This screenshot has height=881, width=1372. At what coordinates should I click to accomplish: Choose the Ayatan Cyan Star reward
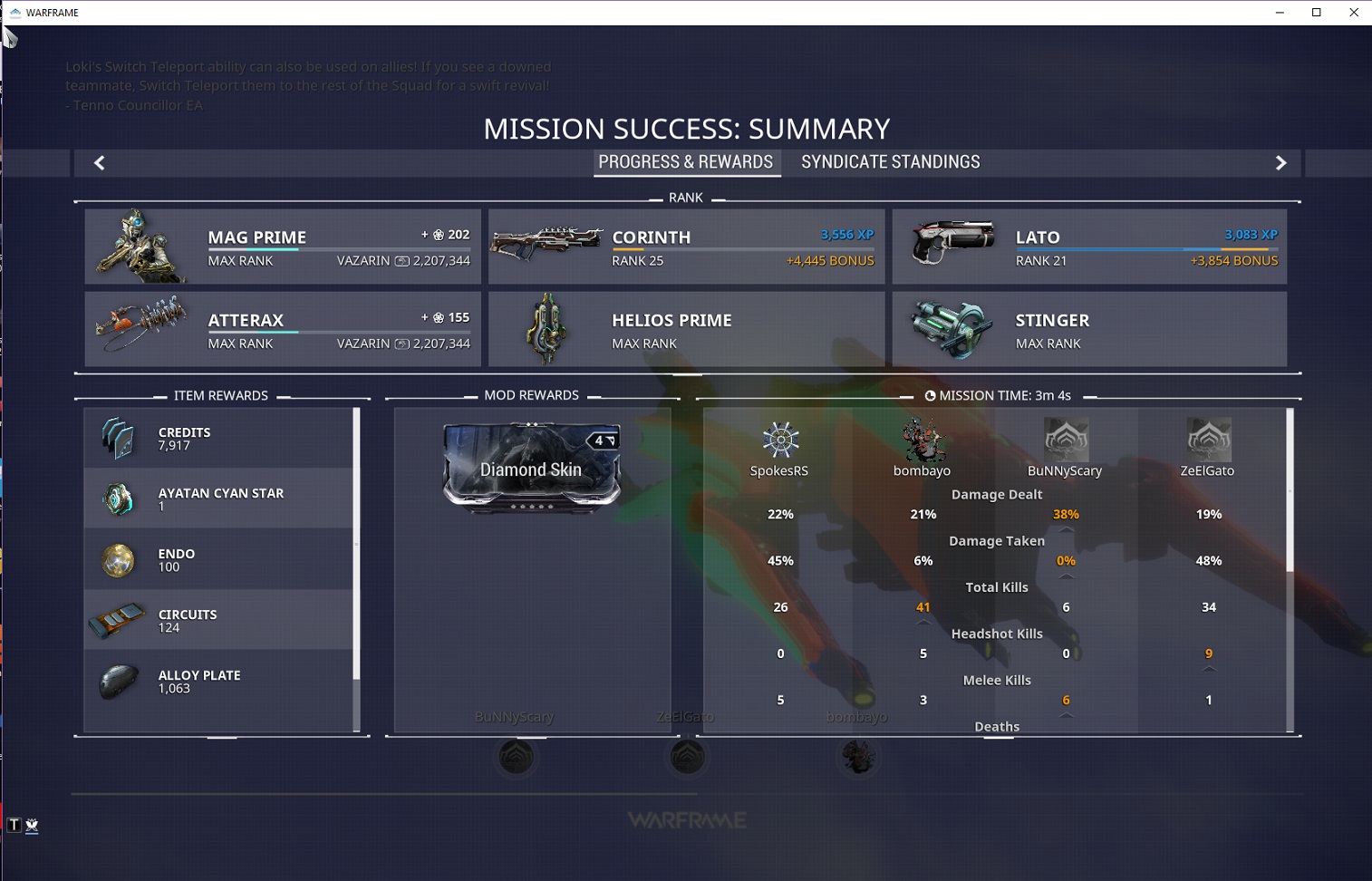click(218, 499)
